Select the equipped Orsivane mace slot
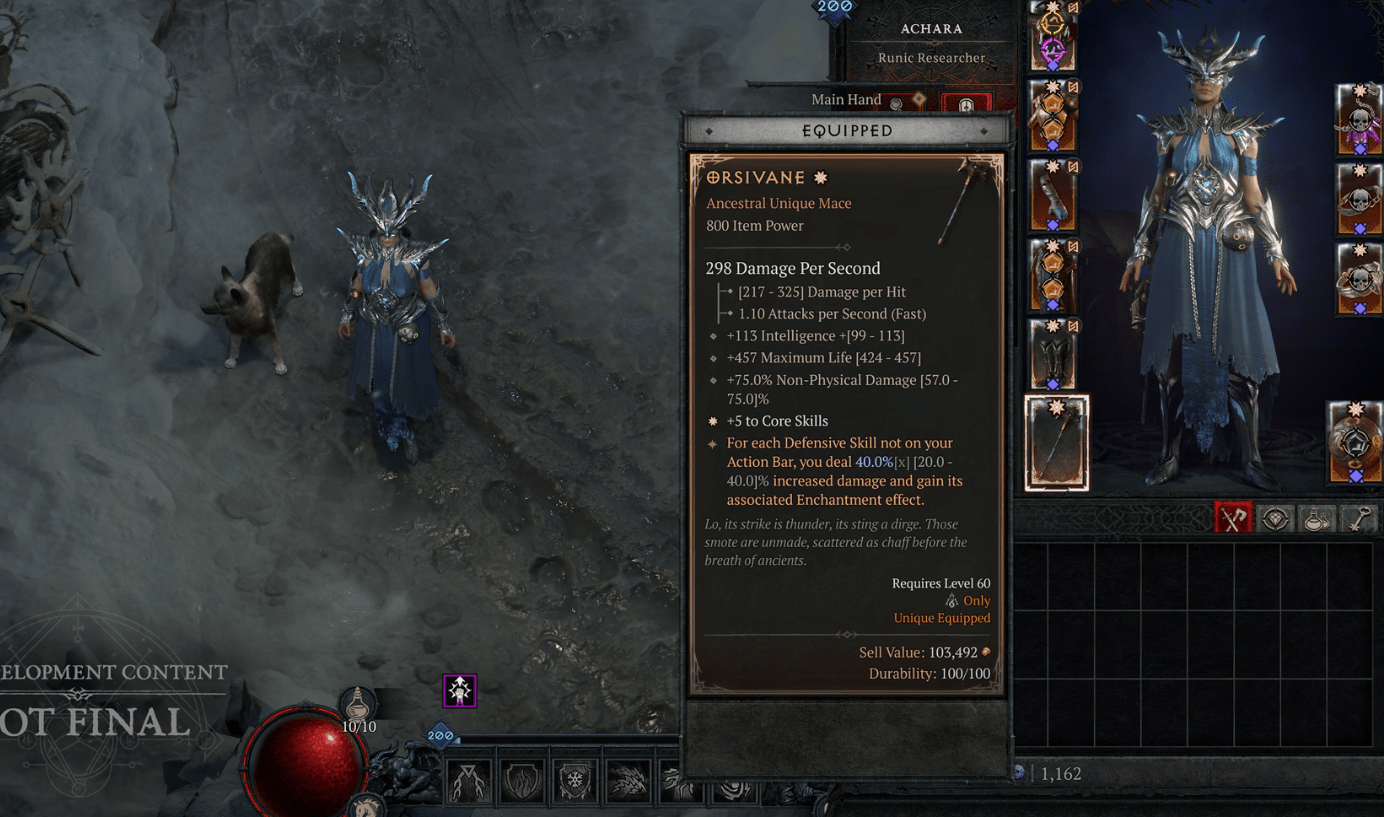 pyautogui.click(x=1056, y=443)
